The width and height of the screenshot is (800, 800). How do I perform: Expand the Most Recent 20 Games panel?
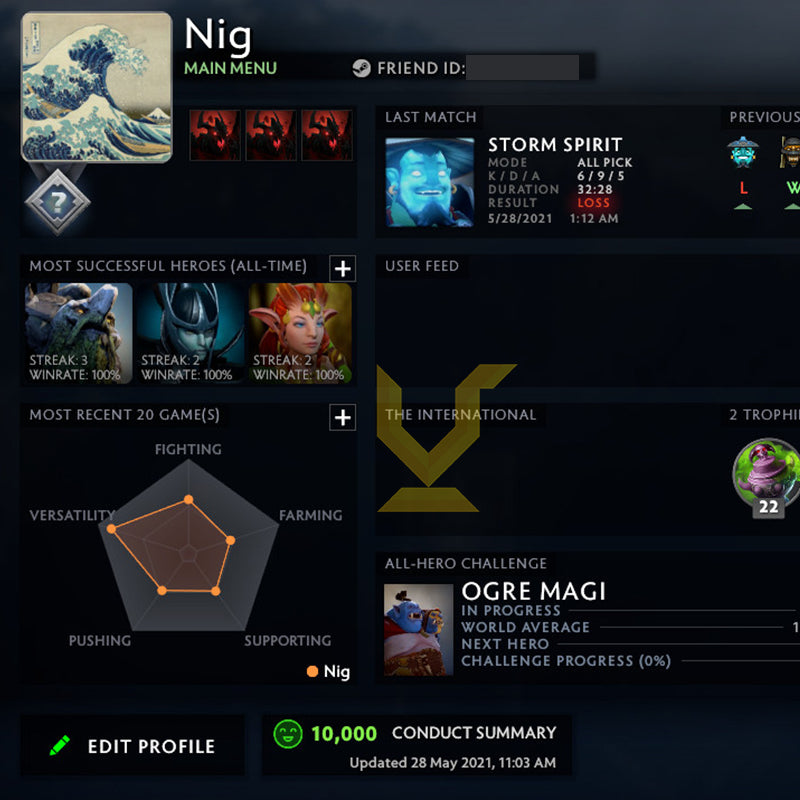point(342,417)
